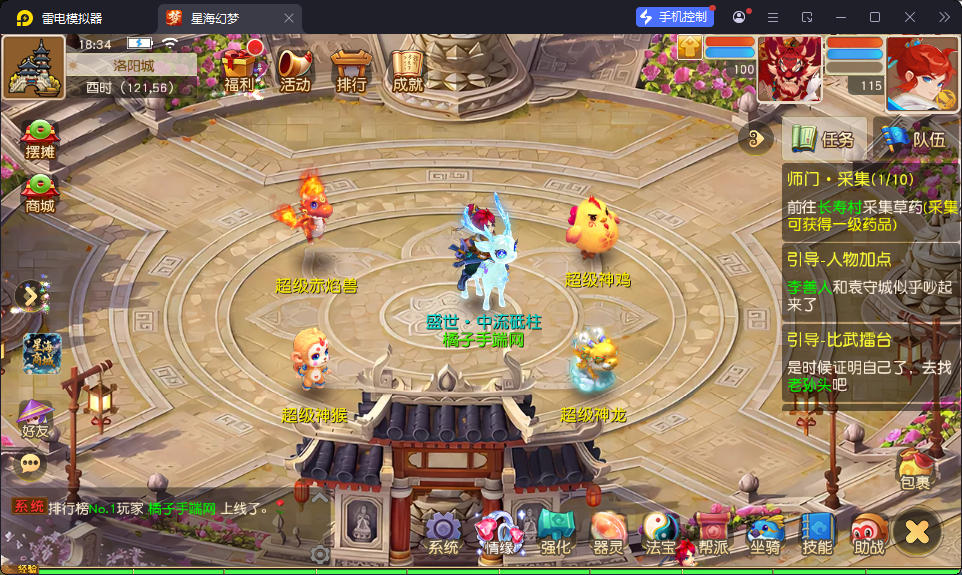Image resolution: width=962 pixels, height=575 pixels.
Task: Close the bottom menu with the X button
Action: pos(916,531)
